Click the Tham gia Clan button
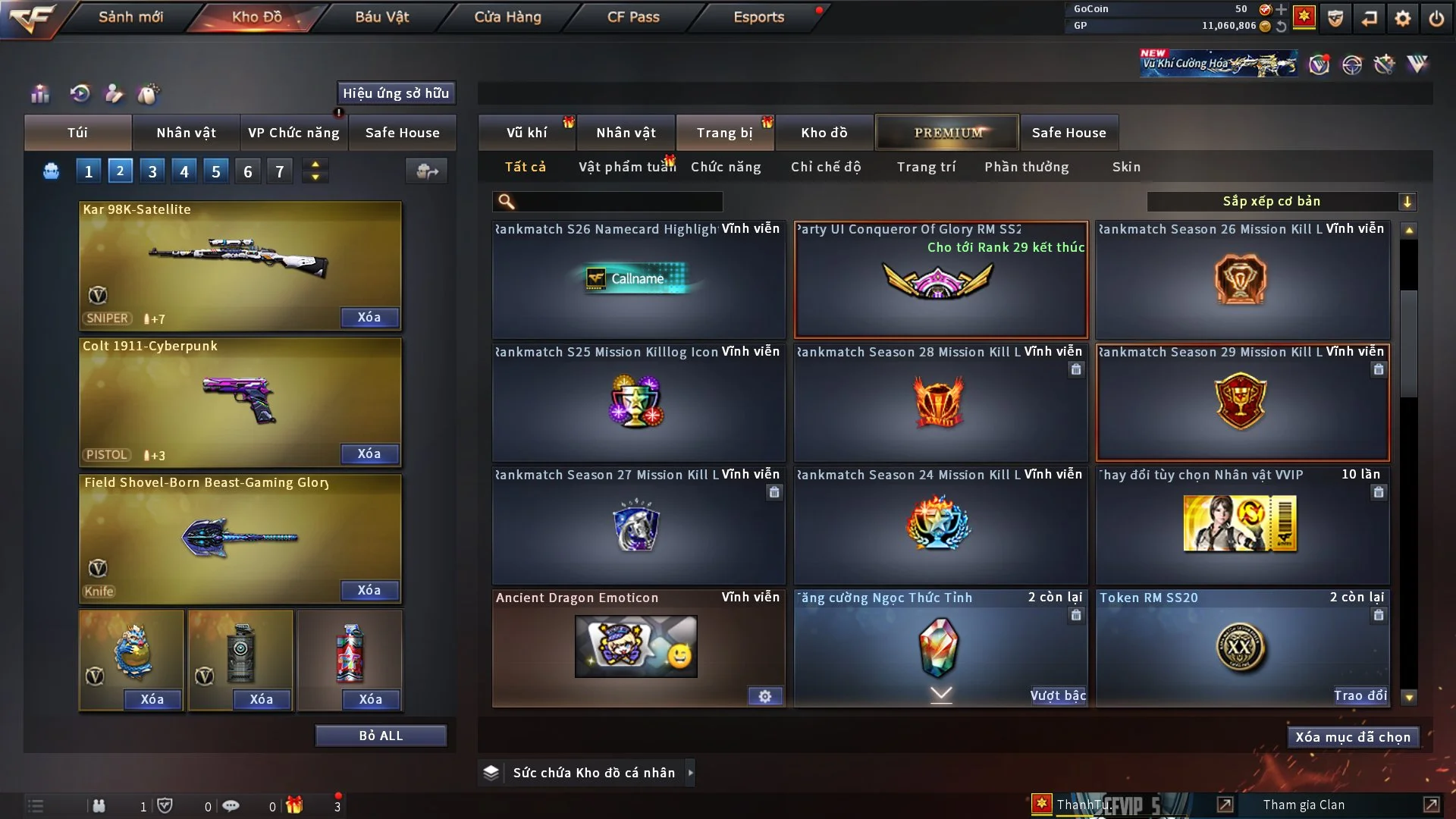Viewport: 1456px width, 819px height. point(1304,805)
